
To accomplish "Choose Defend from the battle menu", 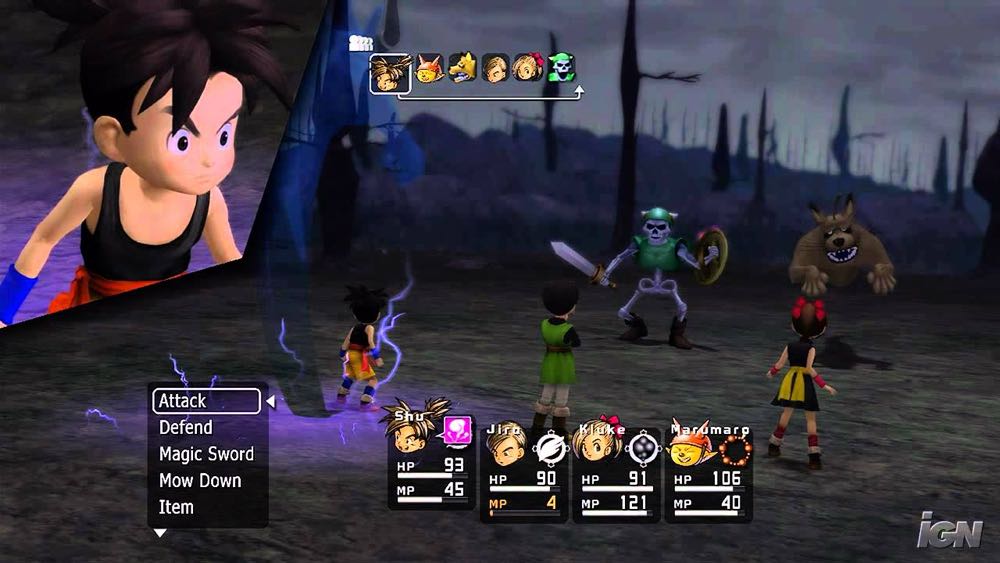I will click(x=186, y=428).
